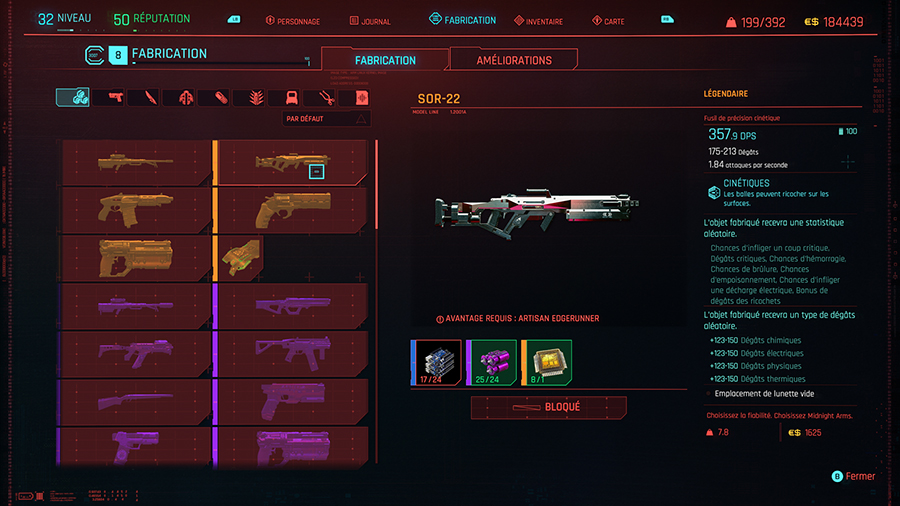Click the Bloqué craft button
This screenshot has width=900, height=506.
tap(548, 408)
